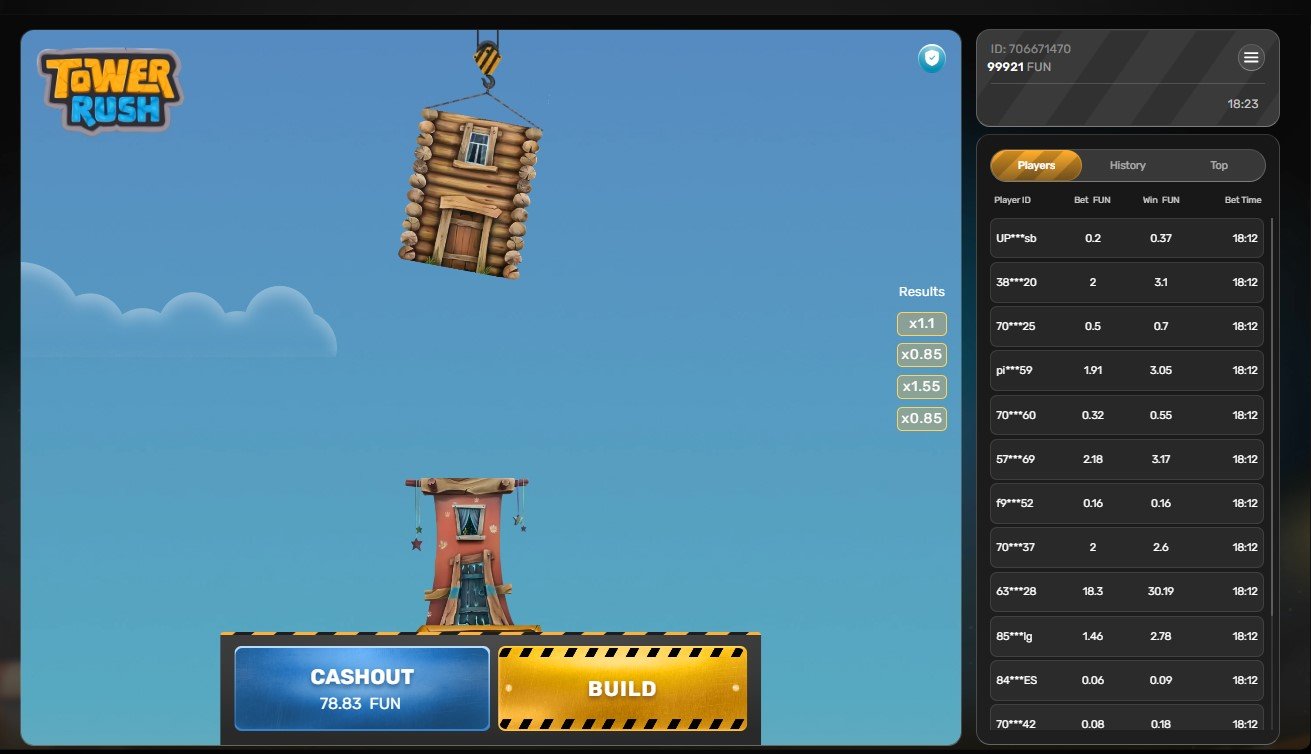Click the 99921 FUN balance display

1027,67
